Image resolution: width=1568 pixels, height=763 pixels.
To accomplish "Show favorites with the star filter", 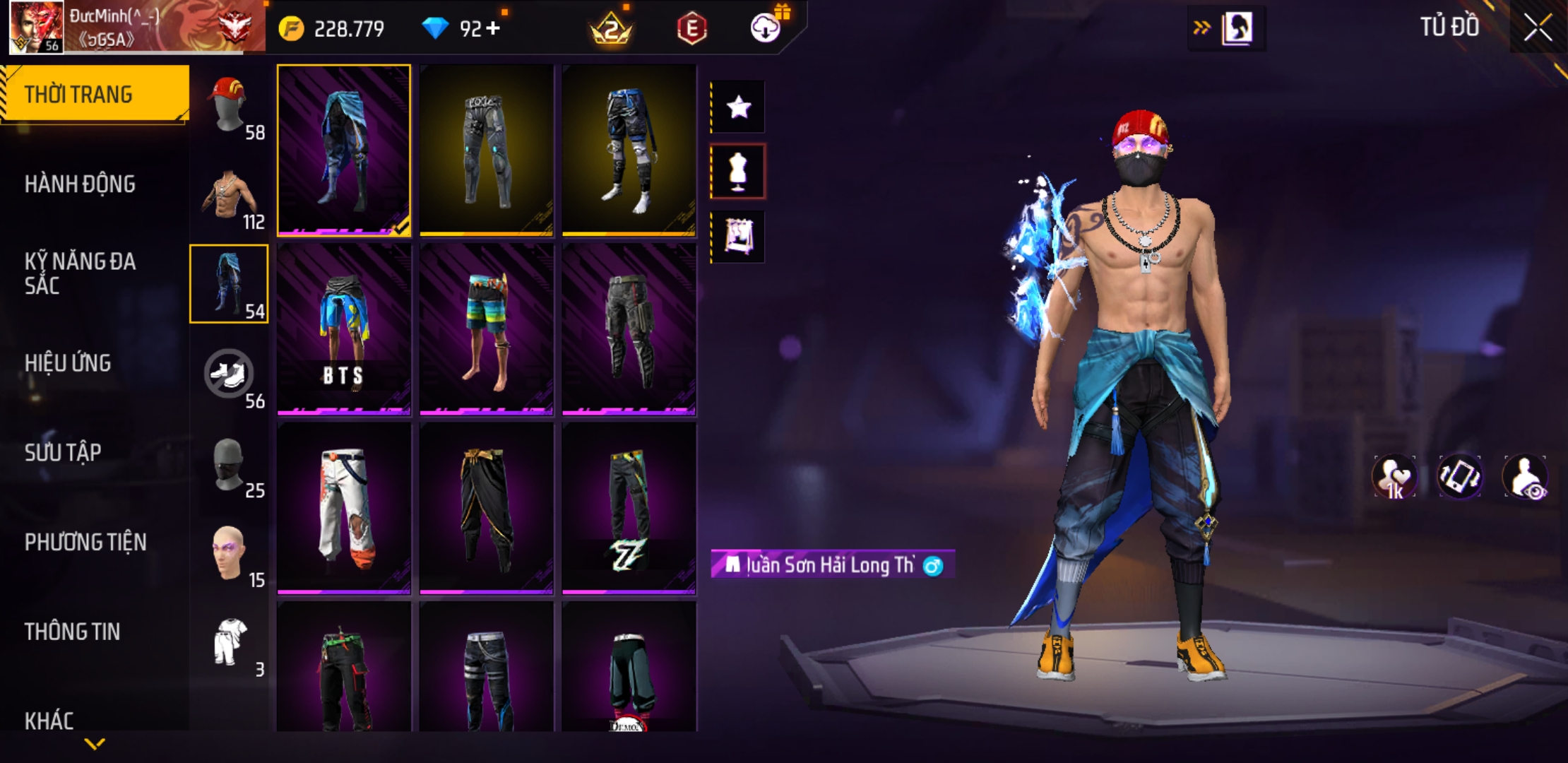I will (x=738, y=107).
